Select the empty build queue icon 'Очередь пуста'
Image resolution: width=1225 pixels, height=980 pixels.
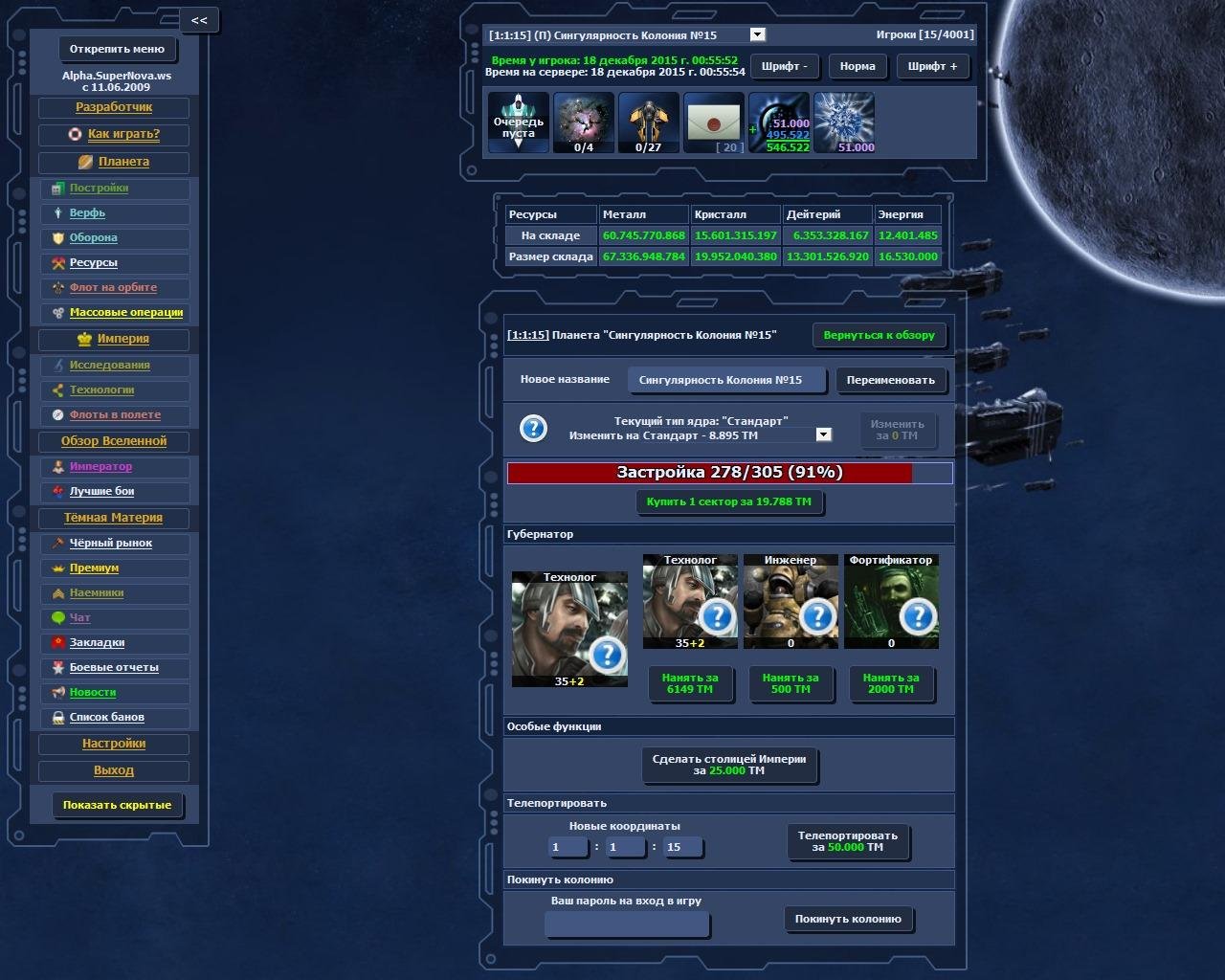click(x=518, y=122)
